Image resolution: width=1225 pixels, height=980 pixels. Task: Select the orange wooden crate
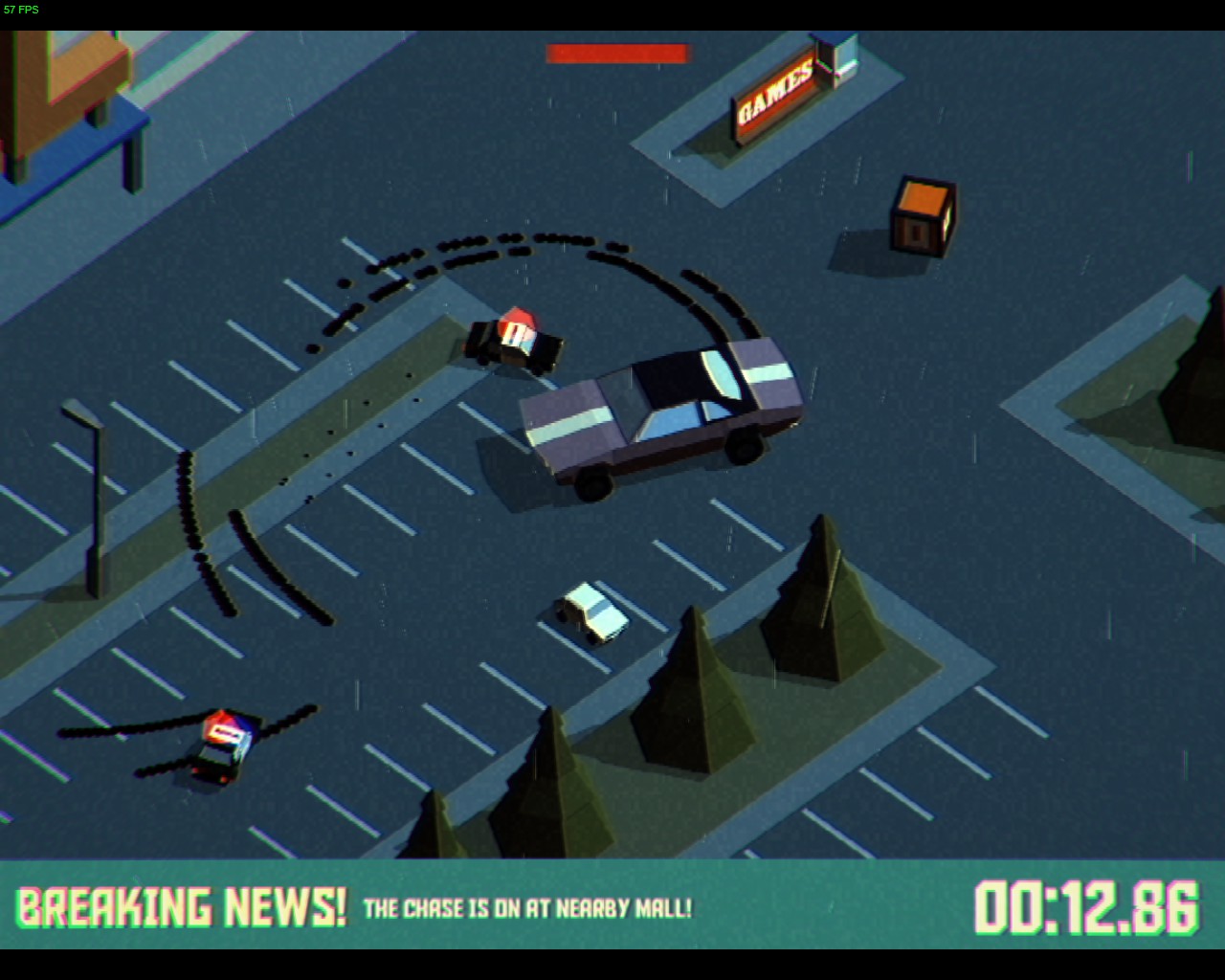pos(921,217)
